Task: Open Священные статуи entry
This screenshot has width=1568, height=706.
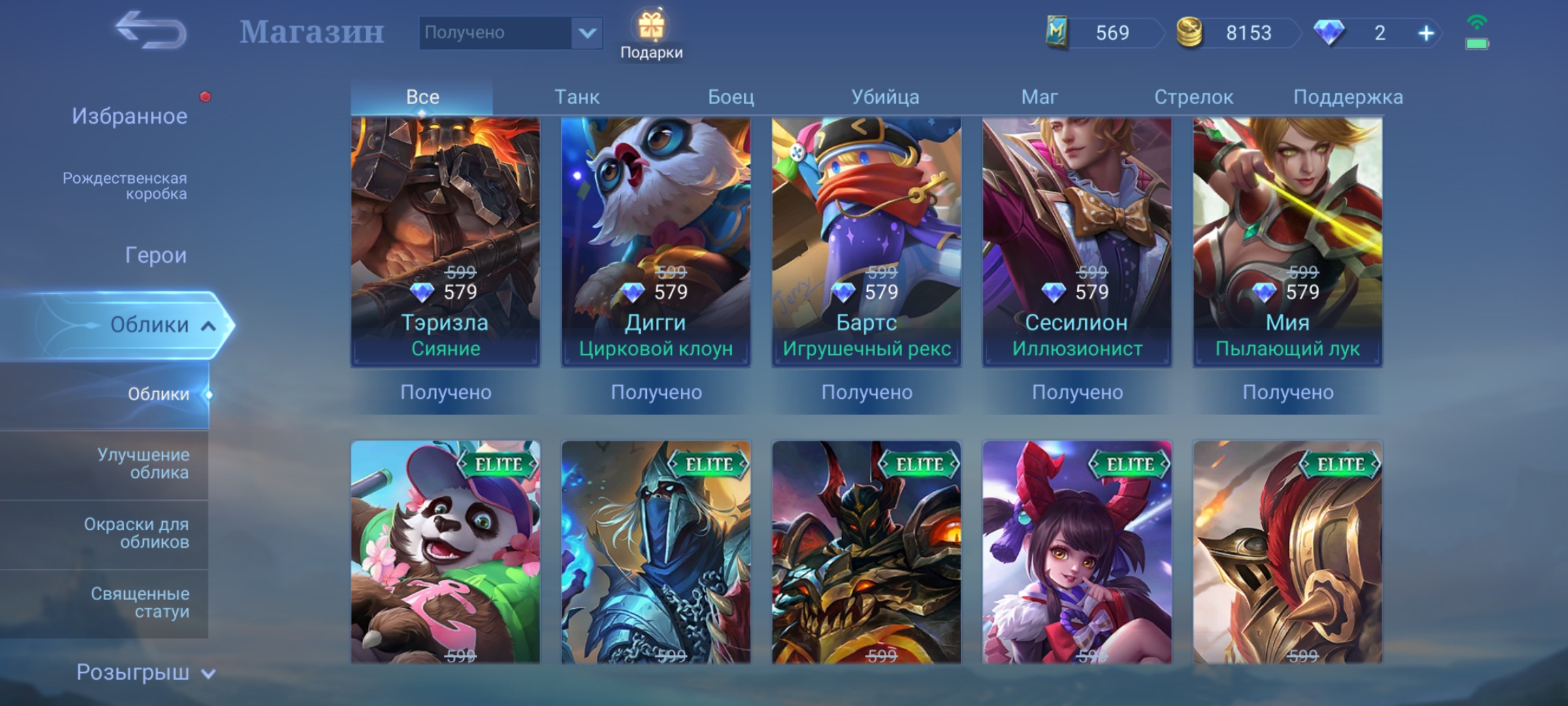Action: pos(140,602)
